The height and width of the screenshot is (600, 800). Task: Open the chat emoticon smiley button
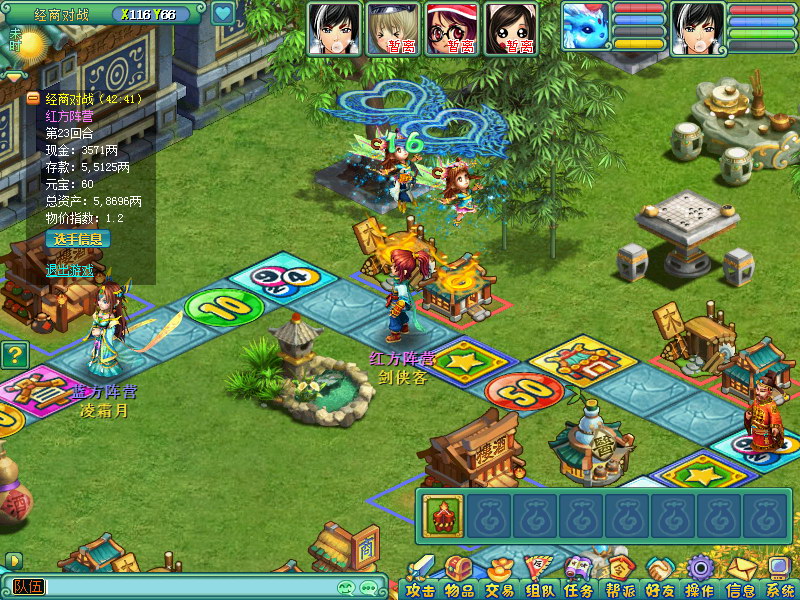pyautogui.click(x=347, y=587)
